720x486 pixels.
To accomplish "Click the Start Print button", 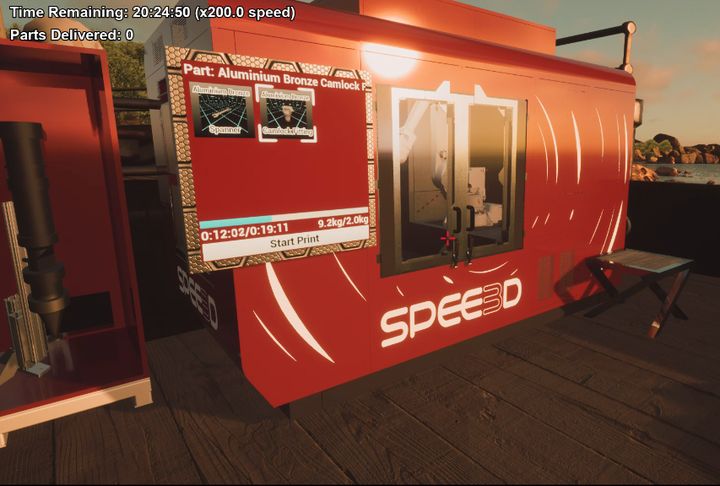I will pyautogui.click(x=283, y=241).
